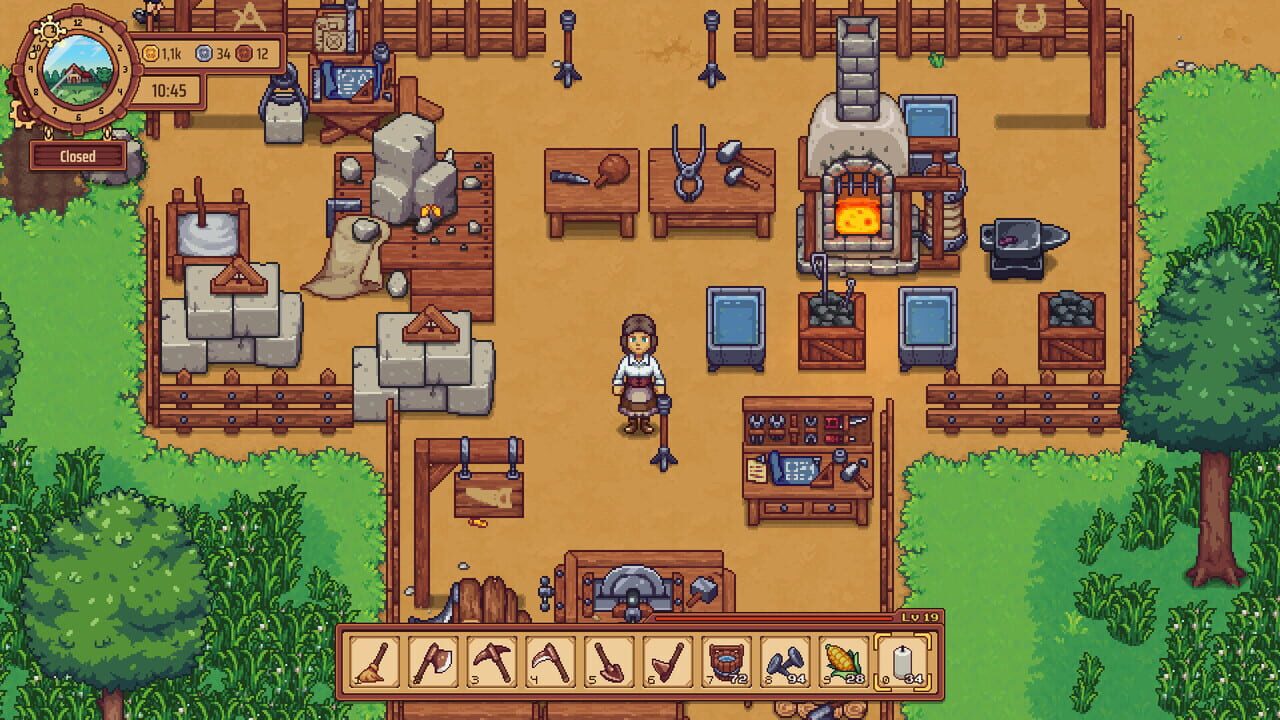Toggle the shop Closed sign
The width and height of the screenshot is (1280, 720).
pyautogui.click(x=80, y=156)
